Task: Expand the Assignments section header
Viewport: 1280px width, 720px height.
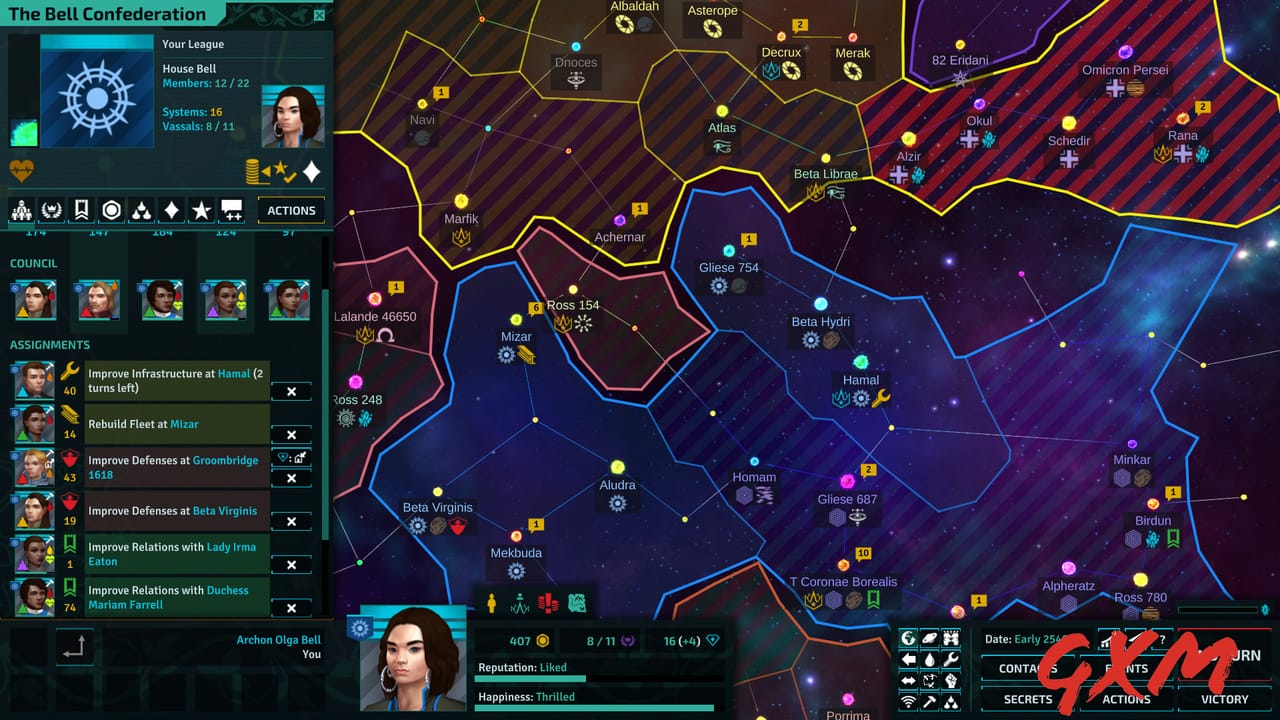Action: pyautogui.click(x=49, y=344)
